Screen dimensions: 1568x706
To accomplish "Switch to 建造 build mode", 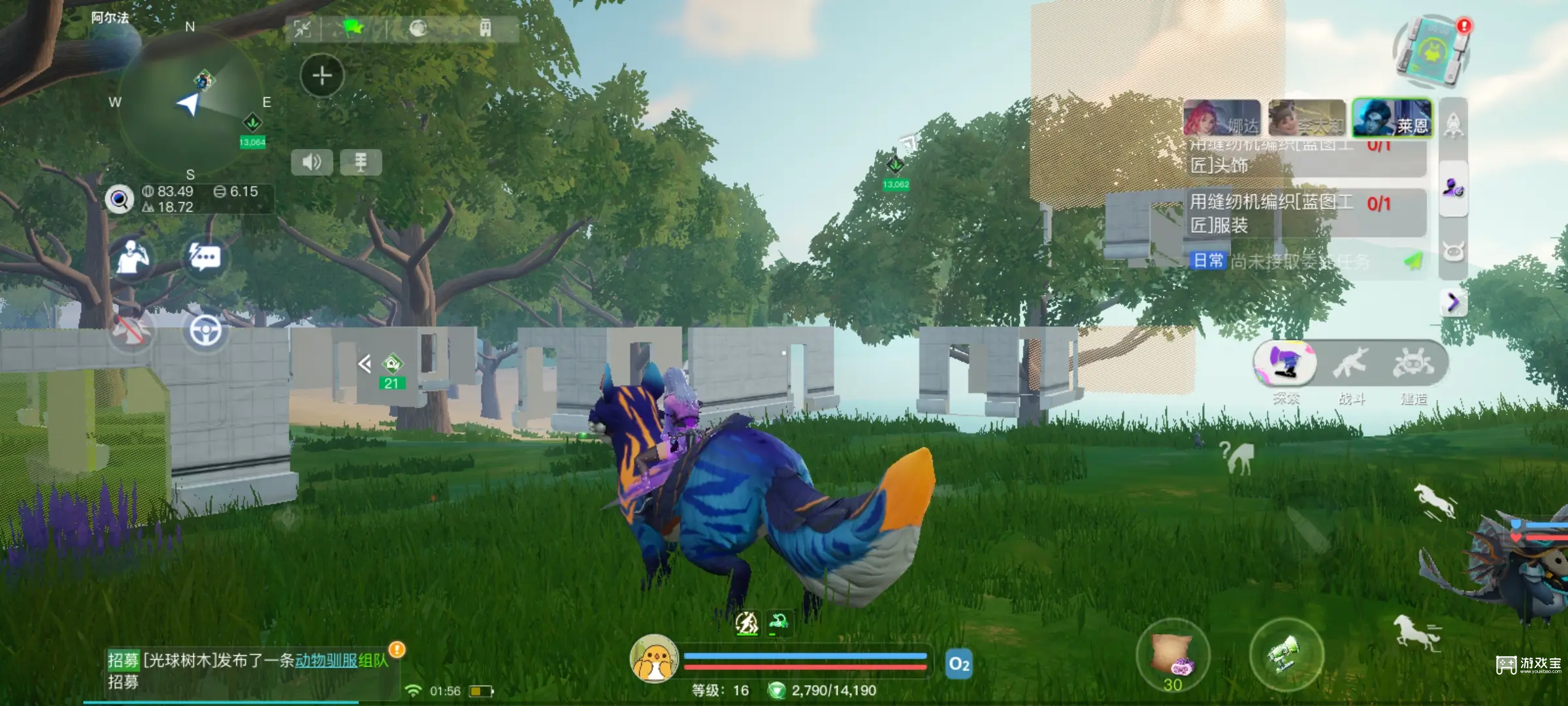I will click(x=1413, y=364).
